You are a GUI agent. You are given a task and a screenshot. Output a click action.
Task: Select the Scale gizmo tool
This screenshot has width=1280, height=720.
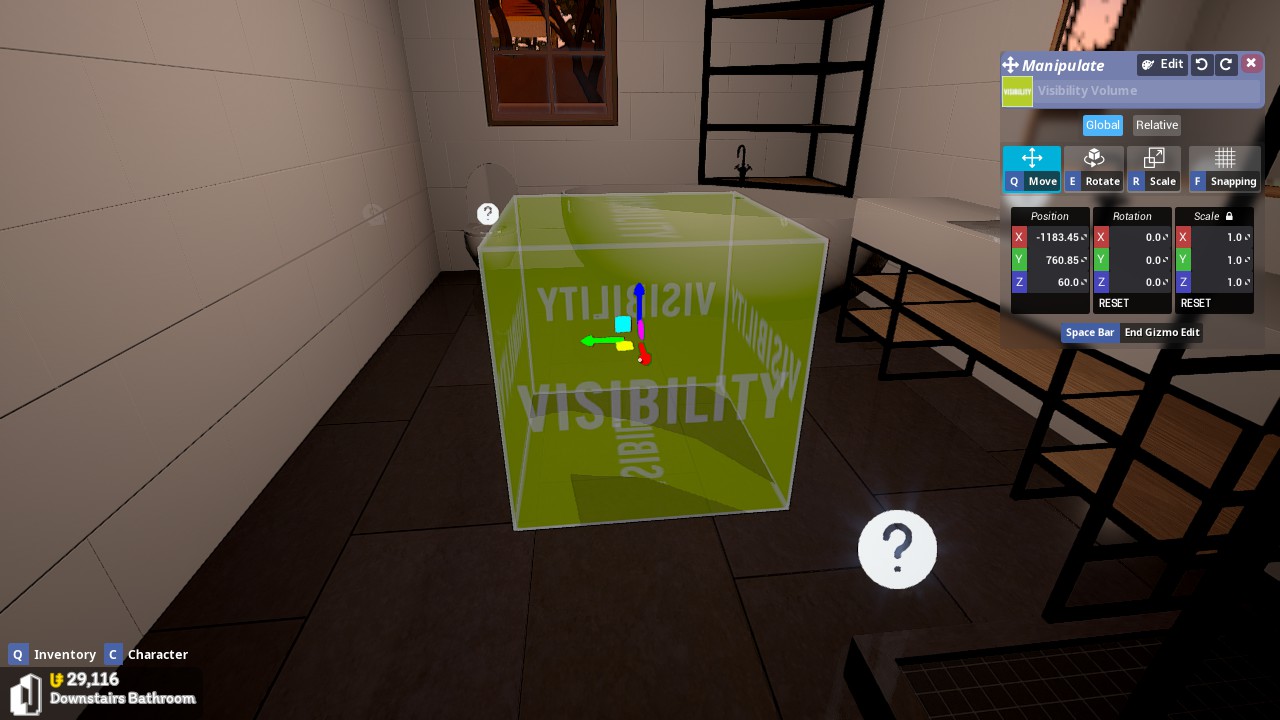pos(1154,168)
